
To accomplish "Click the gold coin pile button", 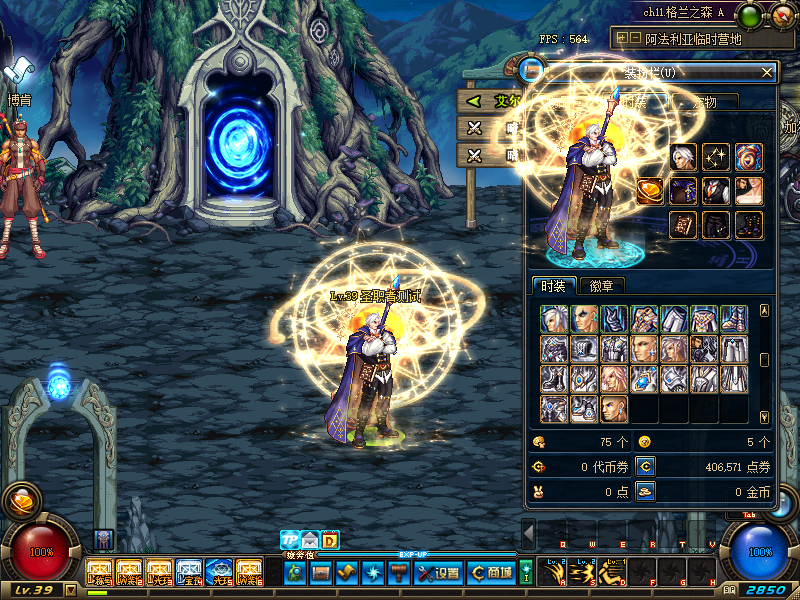I will (646, 491).
